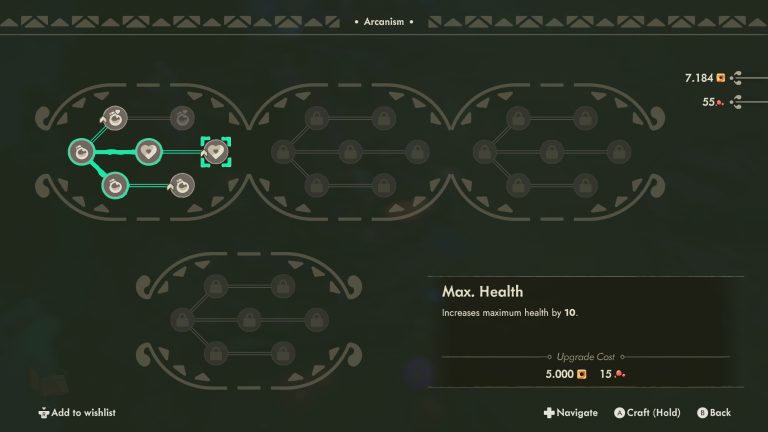
Task: Pick the dimmed unavailable potion node
Action: tap(182, 119)
